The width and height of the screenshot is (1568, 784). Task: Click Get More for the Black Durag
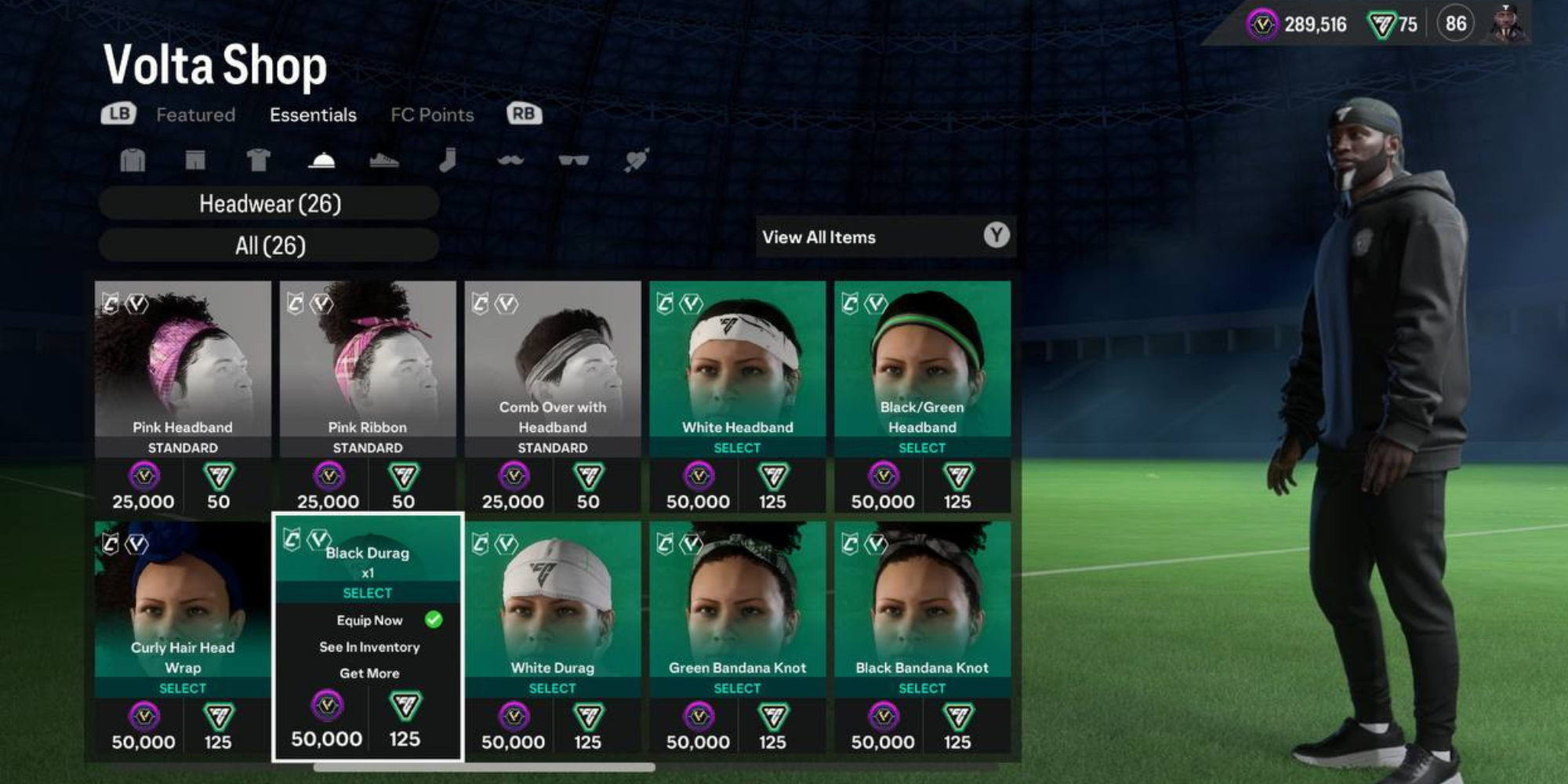pos(368,673)
